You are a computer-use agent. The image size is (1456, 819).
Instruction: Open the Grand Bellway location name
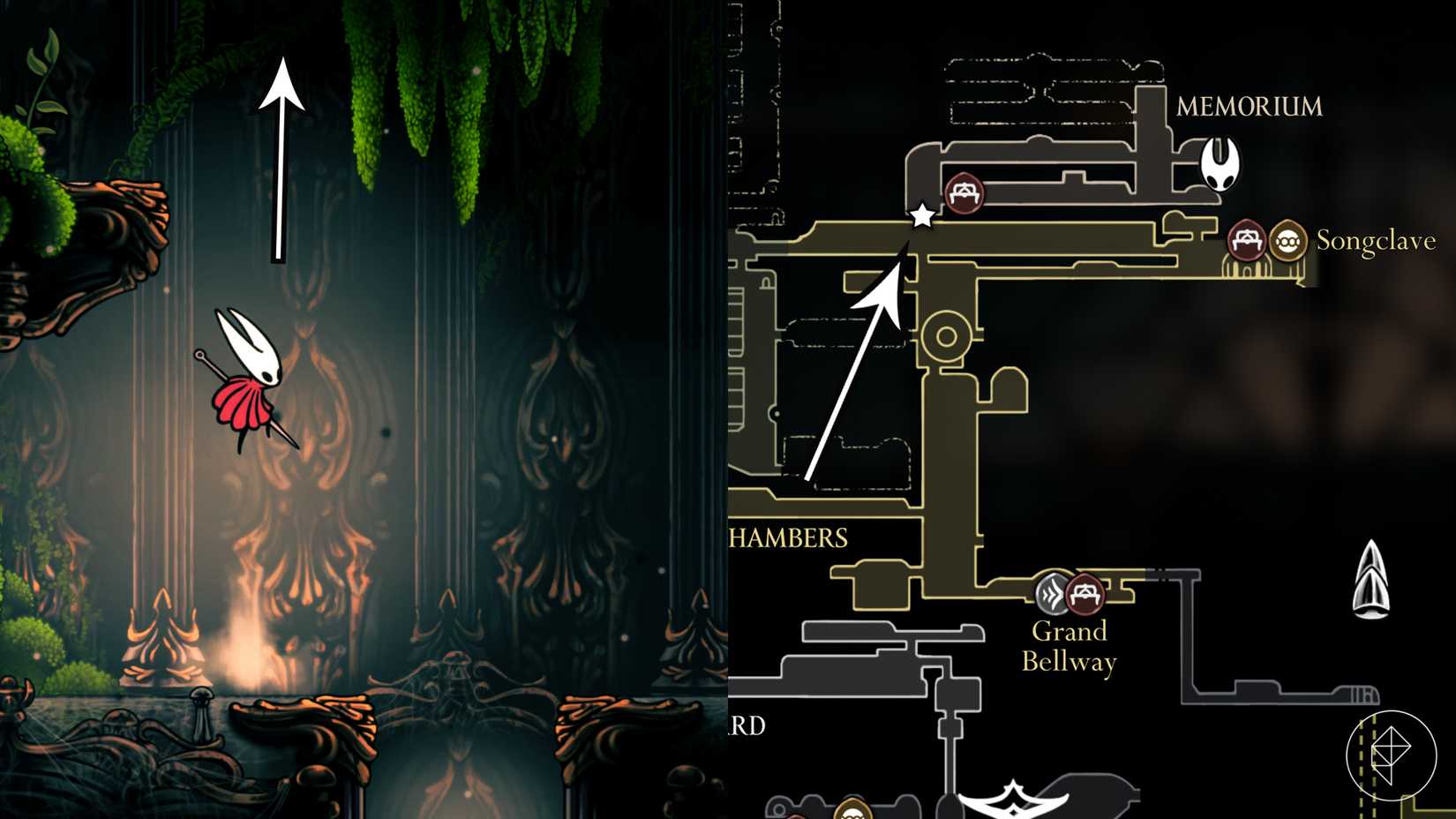point(1071,644)
